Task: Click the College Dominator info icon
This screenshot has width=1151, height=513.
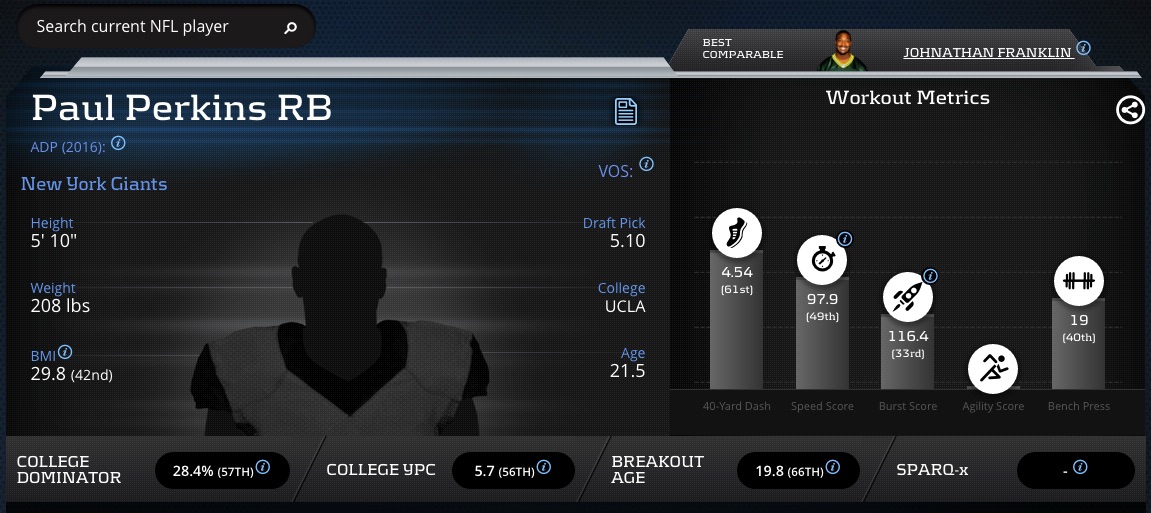Action: pos(263,468)
